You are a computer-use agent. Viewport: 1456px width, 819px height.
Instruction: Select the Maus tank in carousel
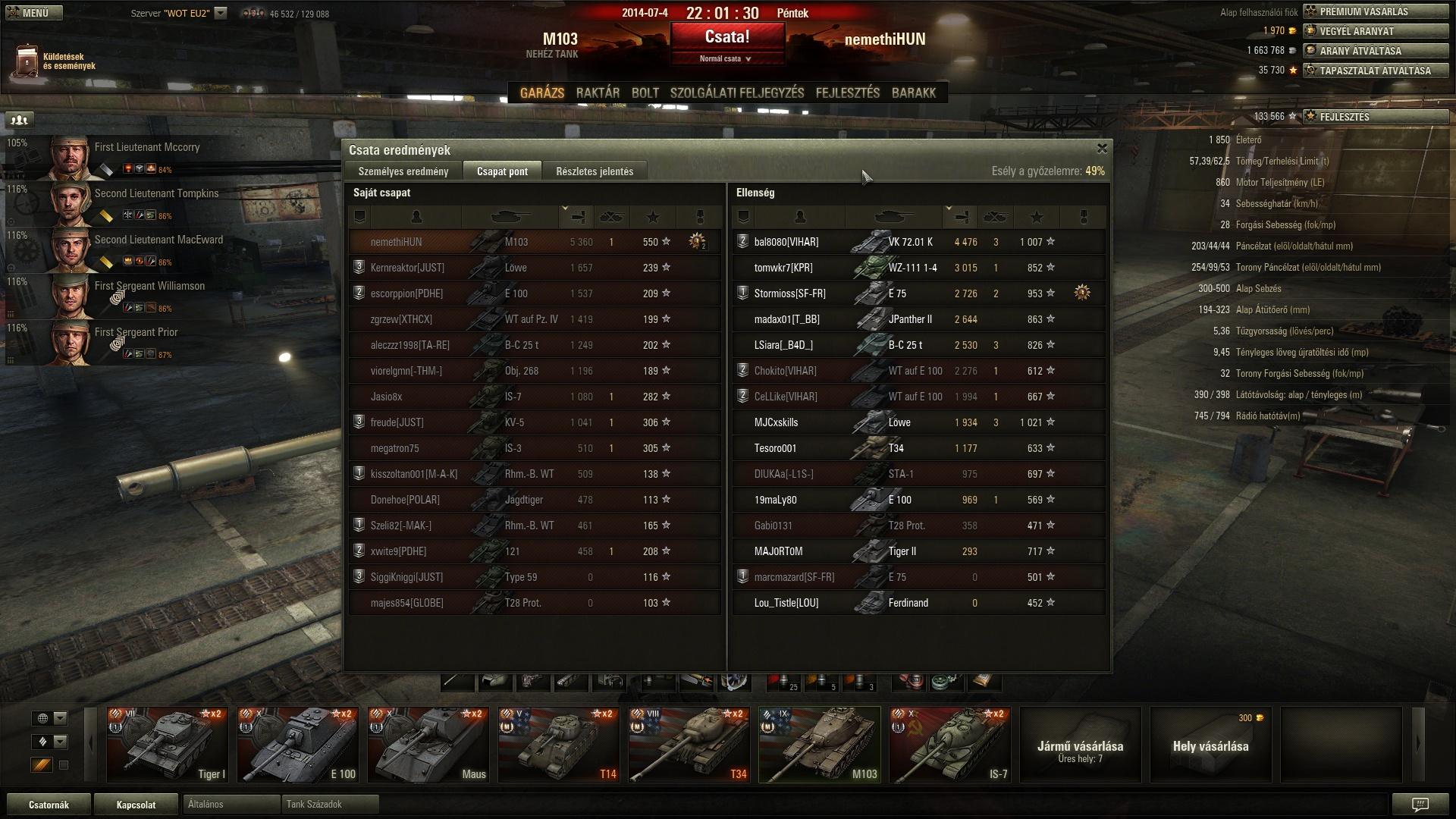[x=428, y=745]
